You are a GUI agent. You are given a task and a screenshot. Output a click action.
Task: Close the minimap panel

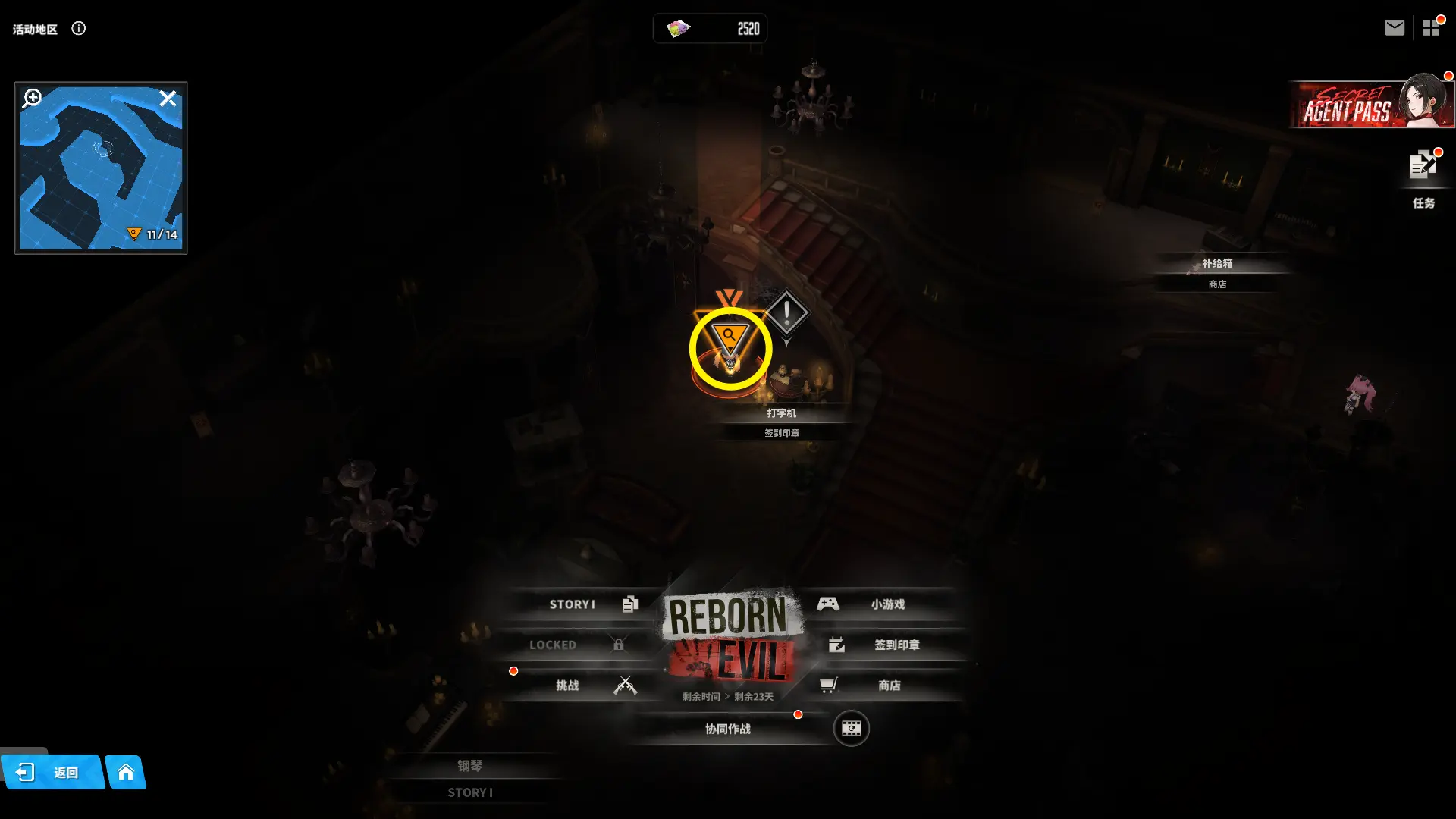168,99
